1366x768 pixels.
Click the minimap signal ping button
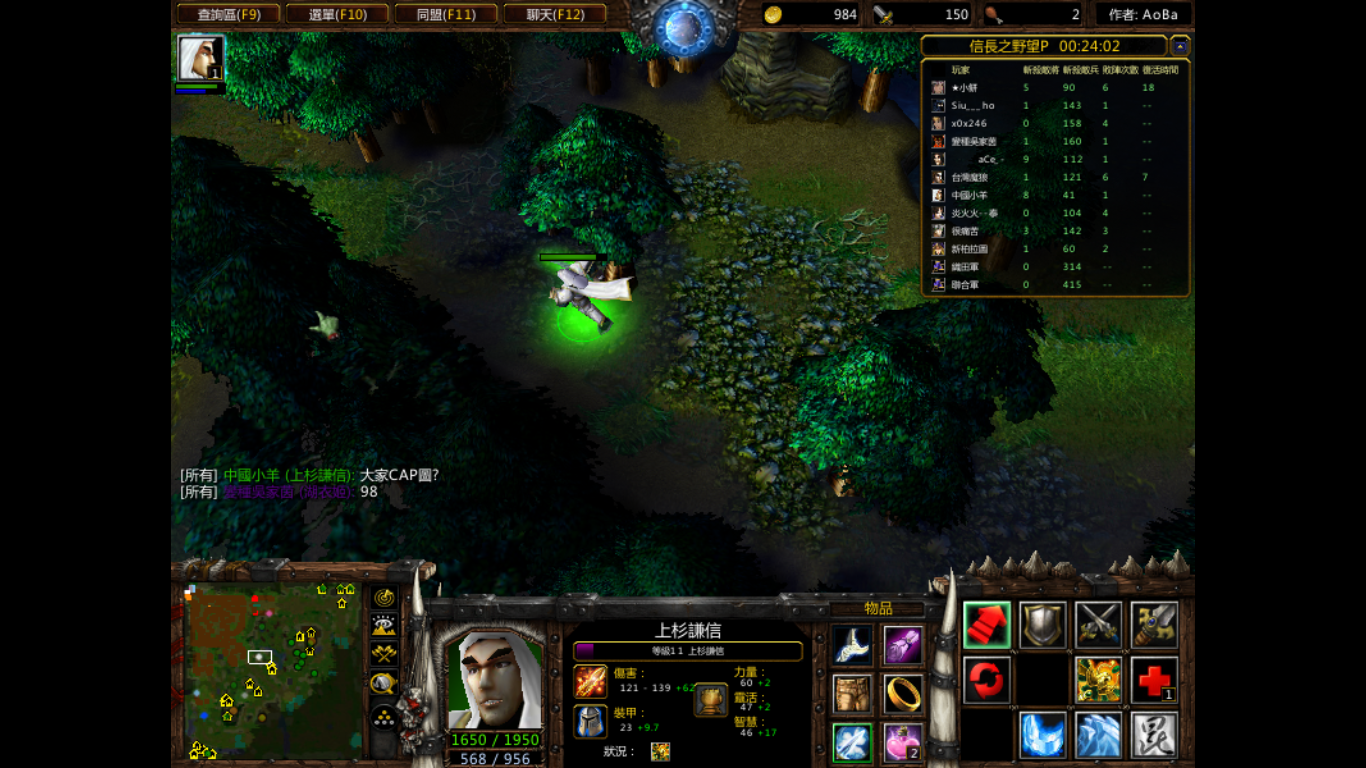(x=384, y=598)
